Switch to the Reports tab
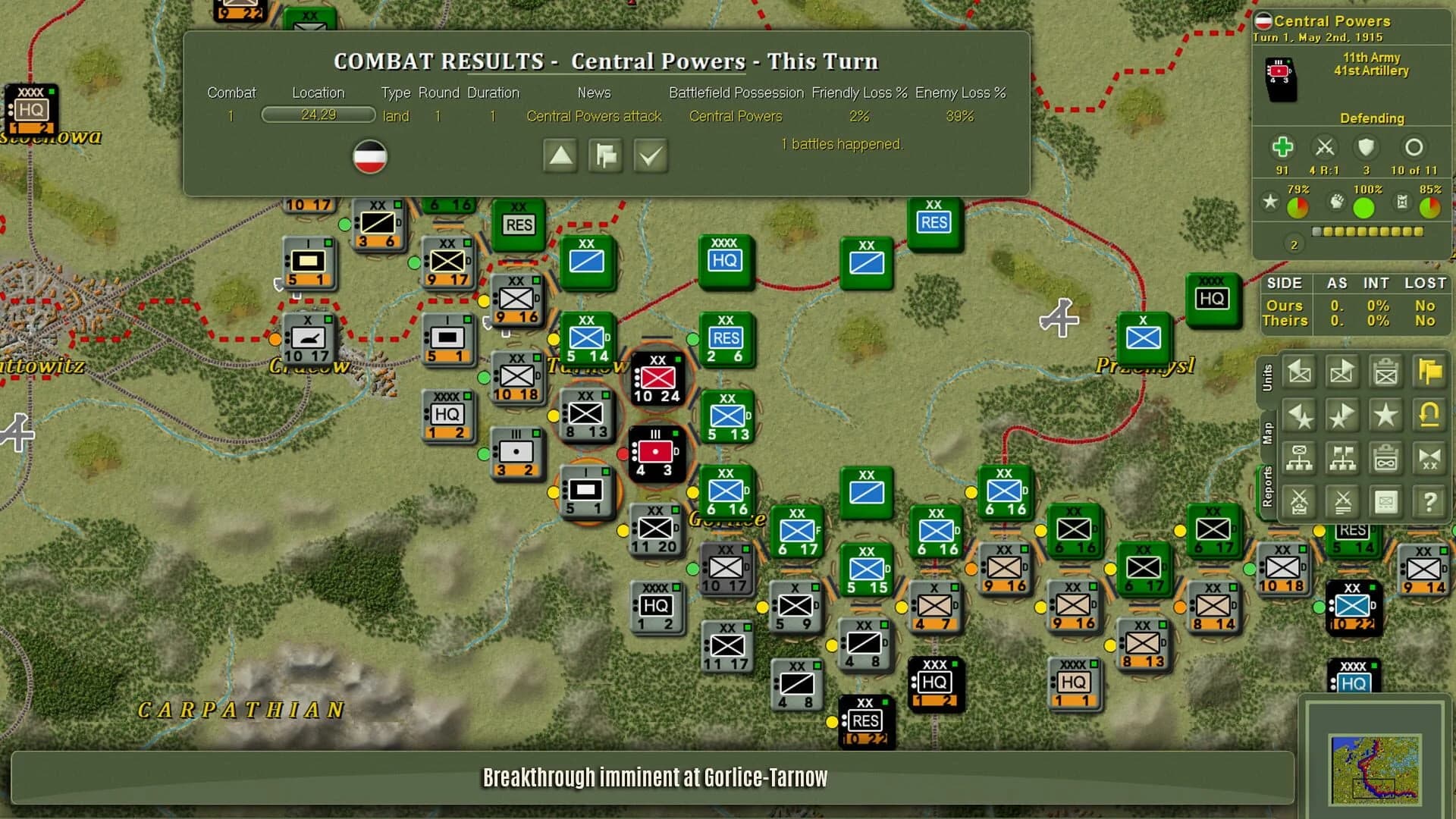The height and width of the screenshot is (819, 1456). [x=1269, y=483]
